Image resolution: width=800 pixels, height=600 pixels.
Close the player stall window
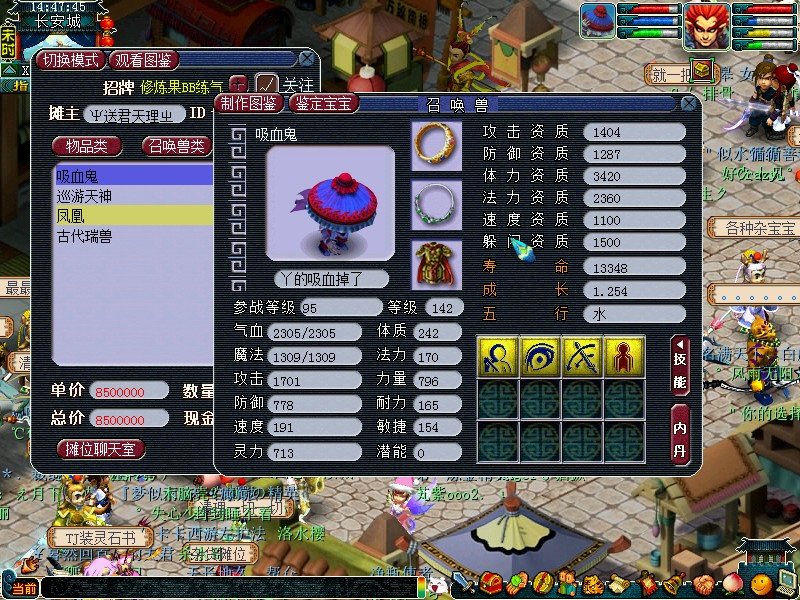point(306,59)
